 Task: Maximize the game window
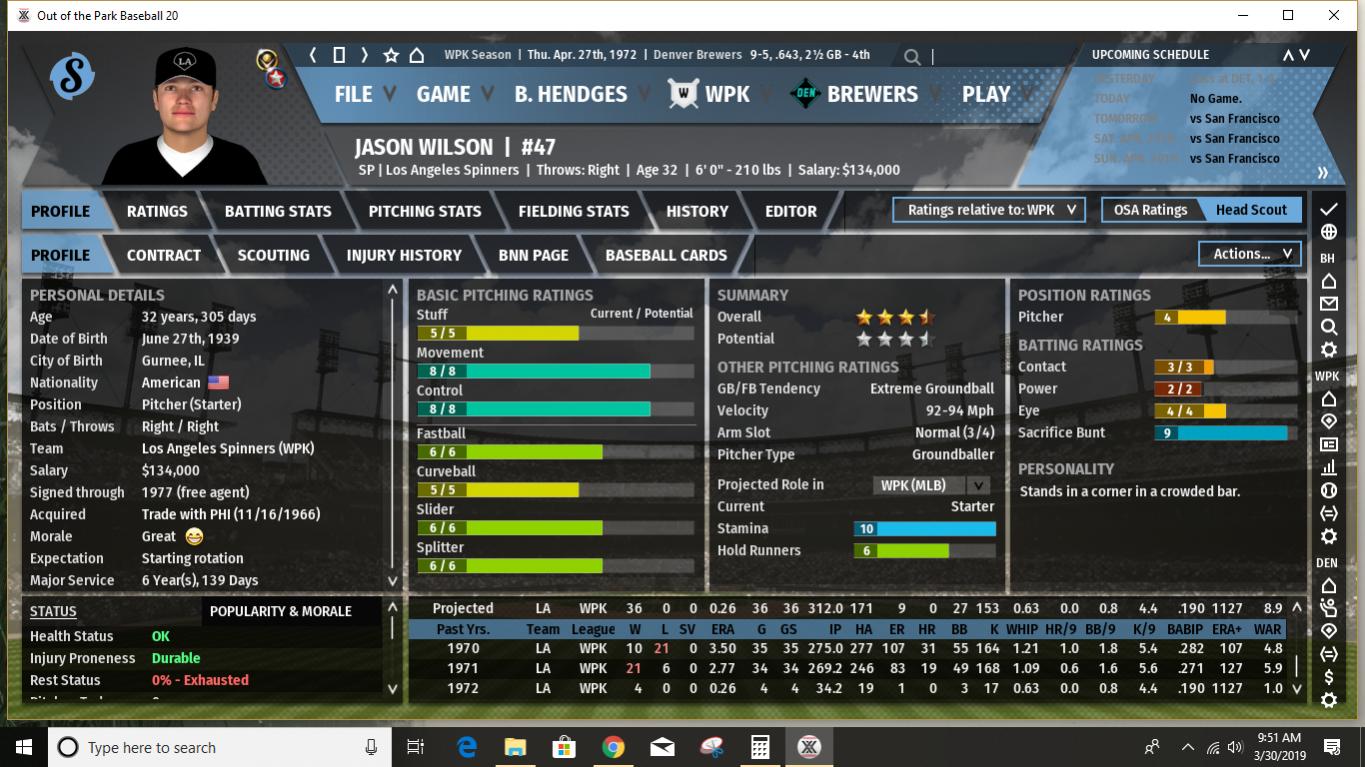click(x=1288, y=15)
